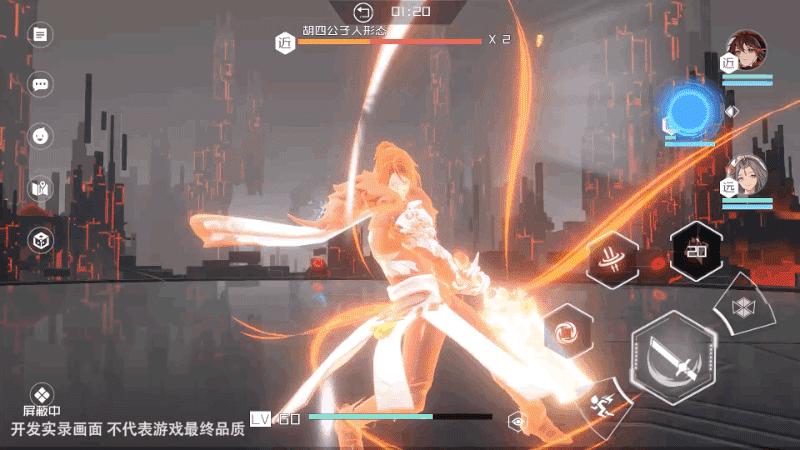This screenshot has width=800, height=450.
Task: Toggle the eye icon by the level bar
Action: (517, 421)
